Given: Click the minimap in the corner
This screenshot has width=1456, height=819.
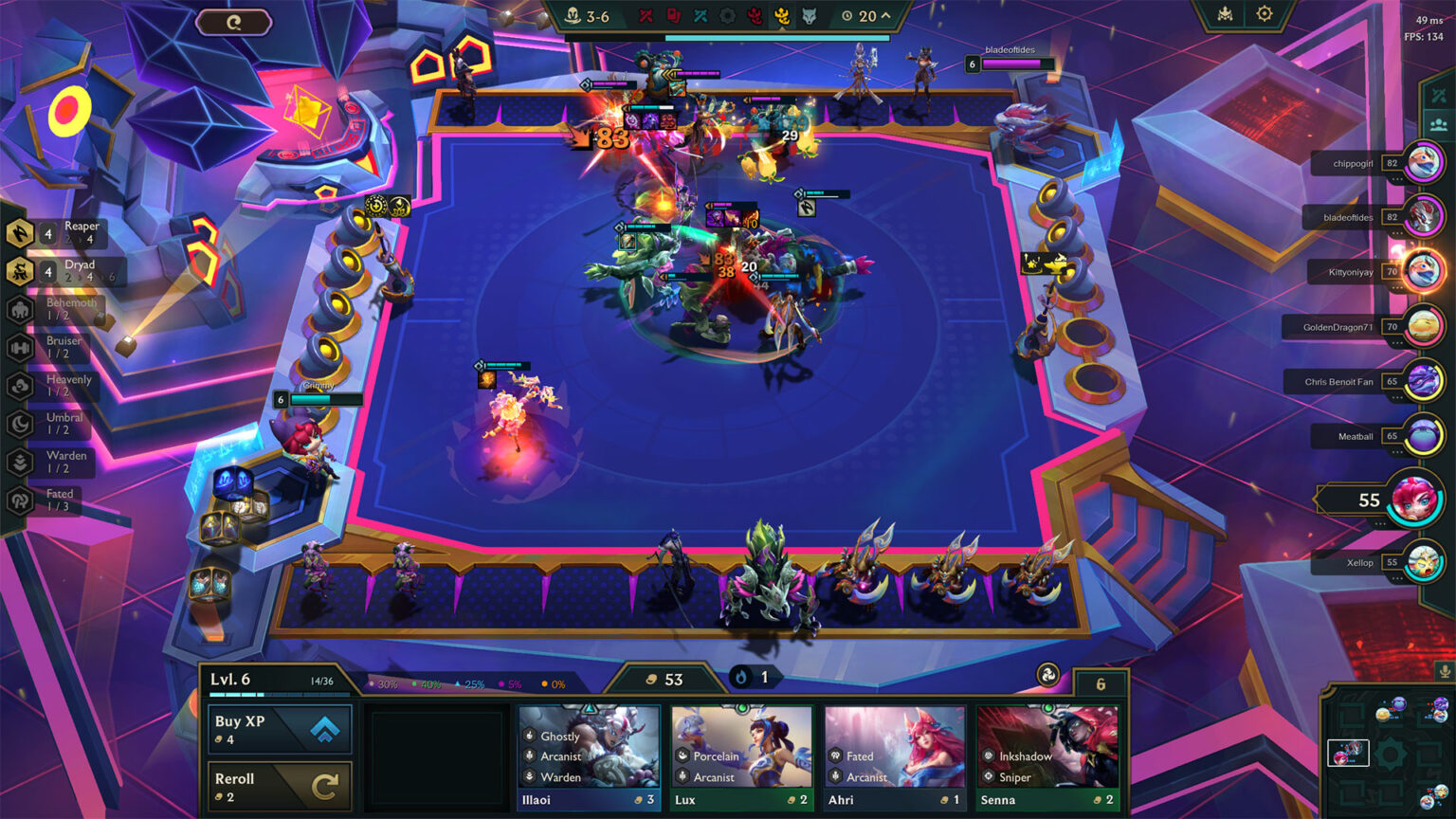Looking at the screenshot, I should point(1388,751).
